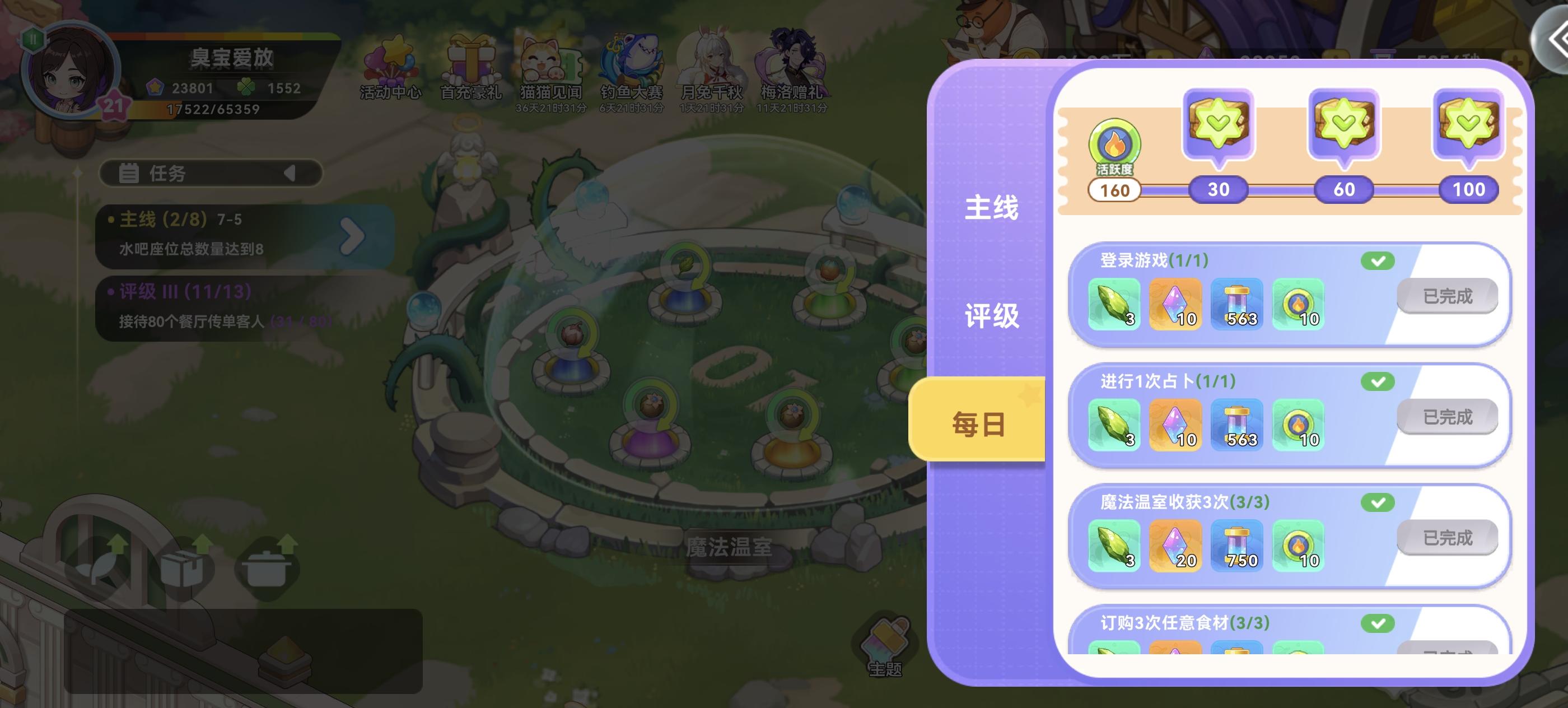Tap the 活跃度 160 progress bar

[1116, 190]
